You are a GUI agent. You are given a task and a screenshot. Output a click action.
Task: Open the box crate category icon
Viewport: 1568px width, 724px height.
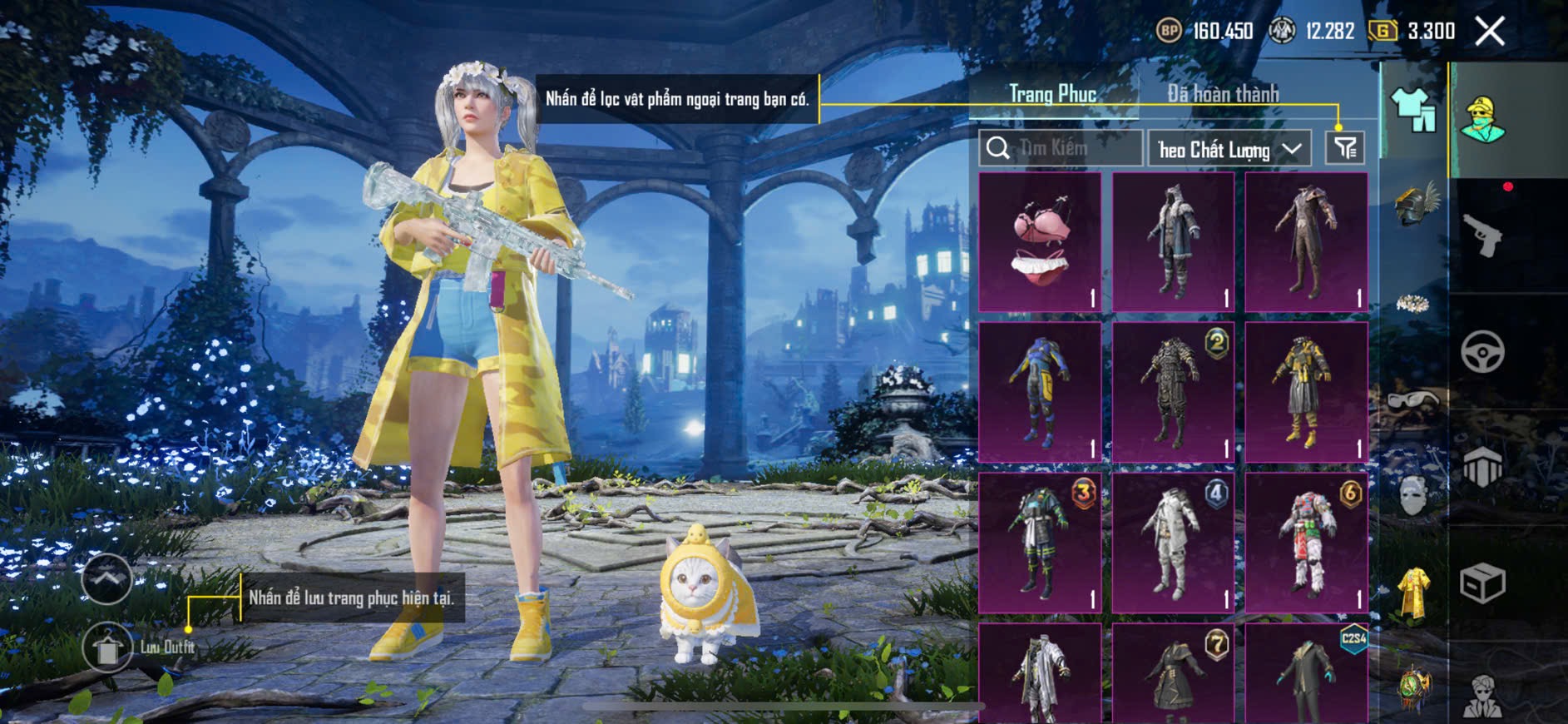pyautogui.click(x=1482, y=583)
